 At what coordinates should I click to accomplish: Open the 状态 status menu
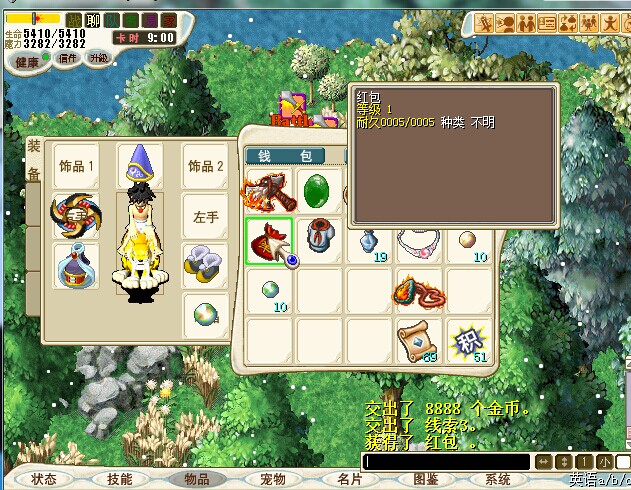[x=44, y=479]
